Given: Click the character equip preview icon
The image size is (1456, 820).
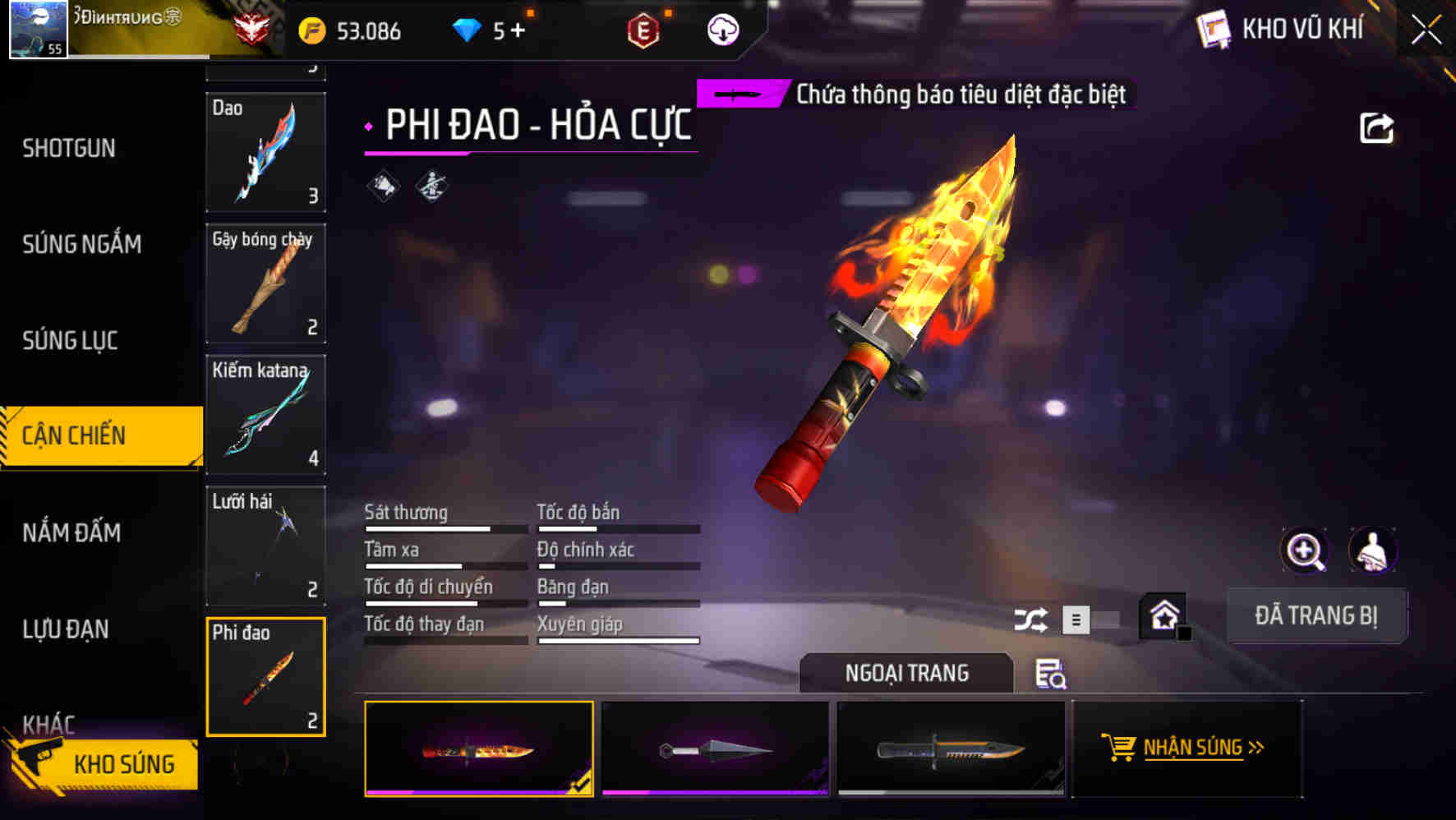Looking at the screenshot, I should coord(1374,551).
